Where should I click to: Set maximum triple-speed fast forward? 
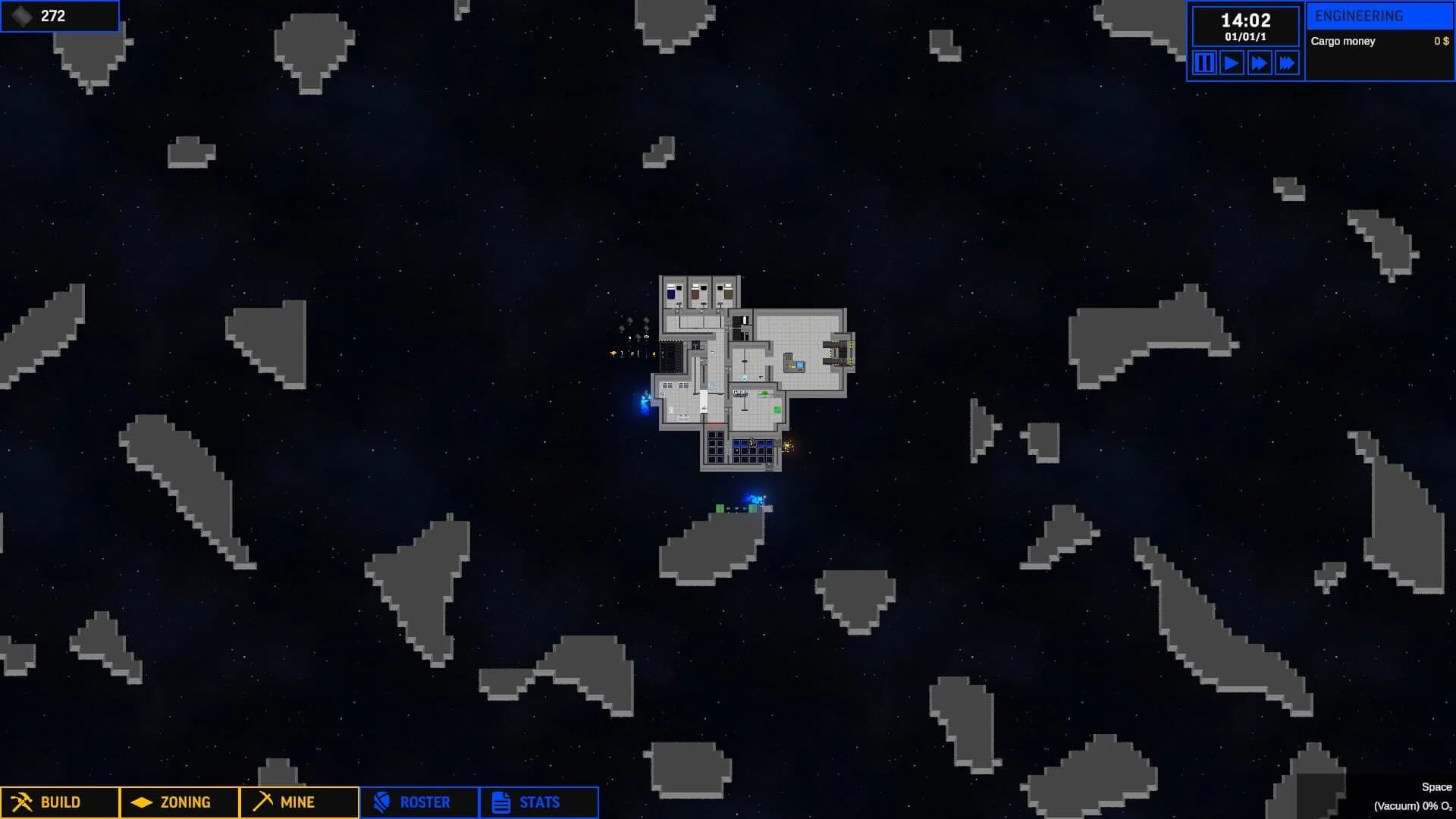coord(1285,64)
